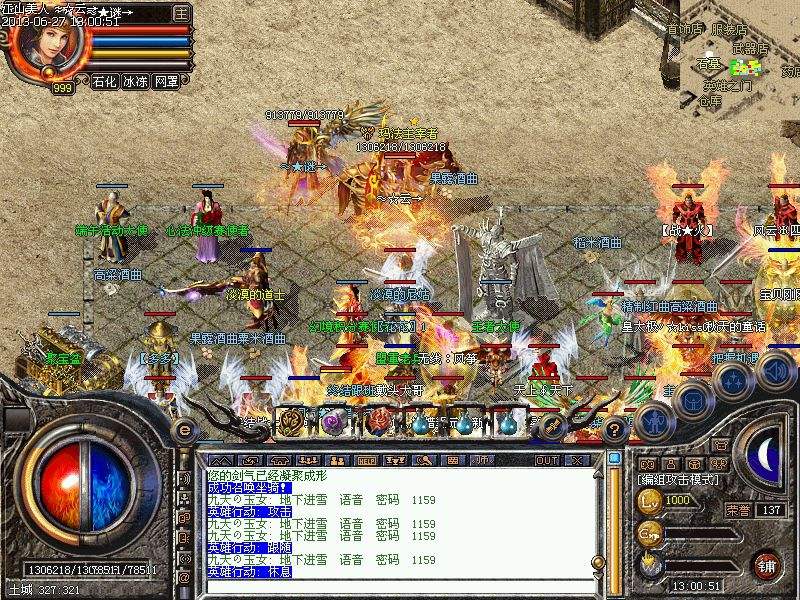
Task: Toggle the 冰冻 status button
Action: click(x=135, y=81)
